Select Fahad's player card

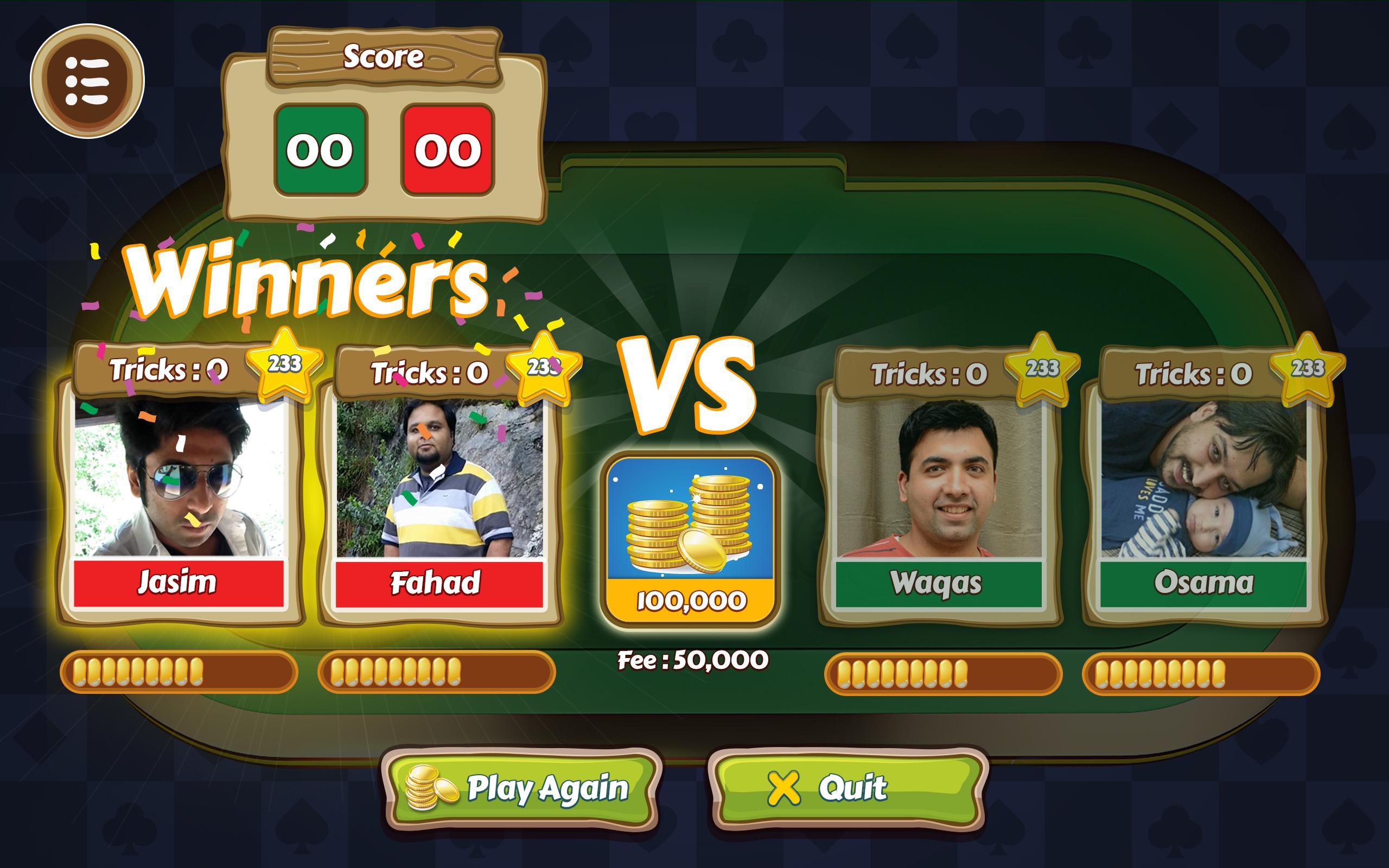(x=439, y=494)
